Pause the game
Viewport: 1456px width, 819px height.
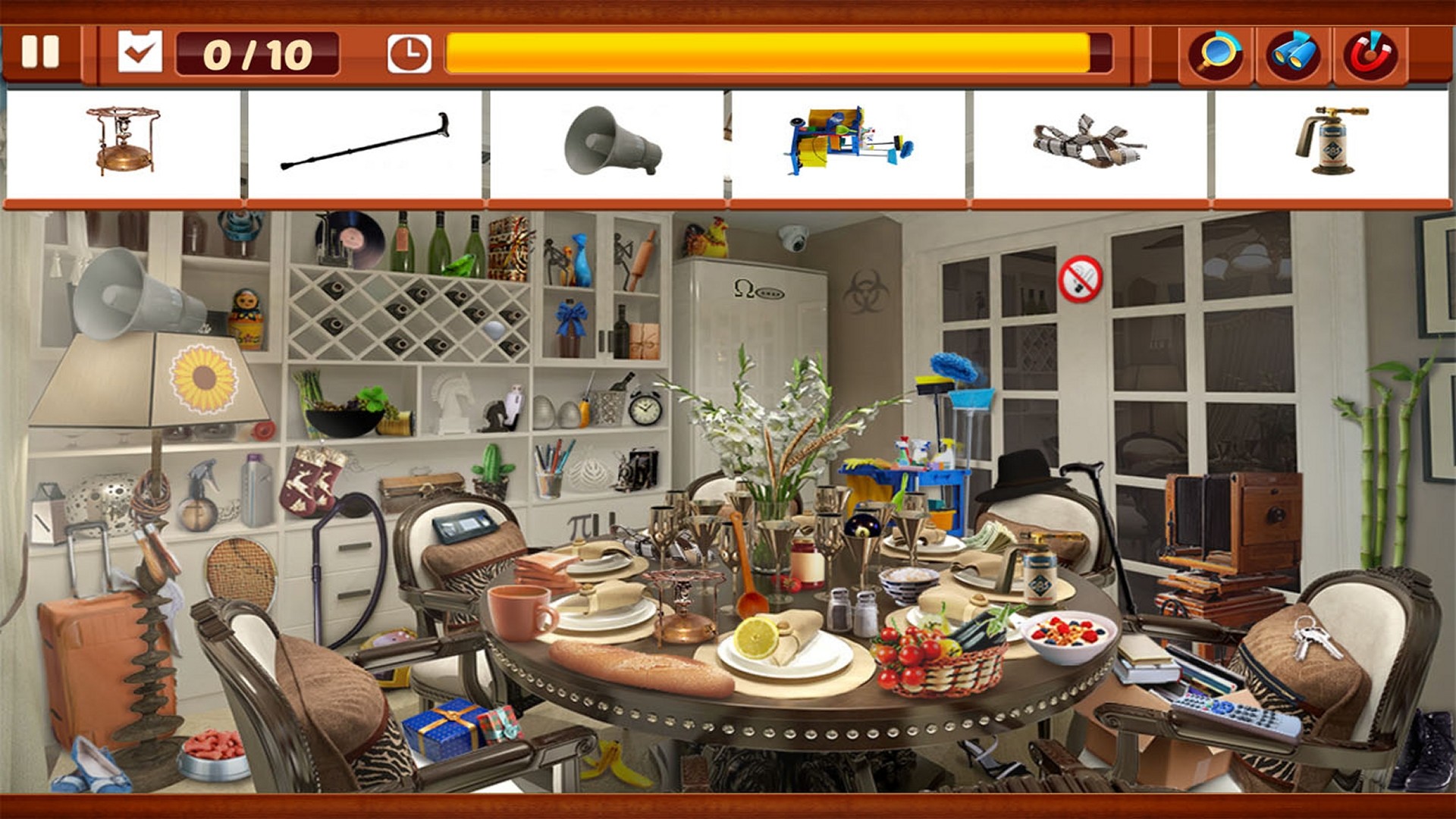pos(42,53)
